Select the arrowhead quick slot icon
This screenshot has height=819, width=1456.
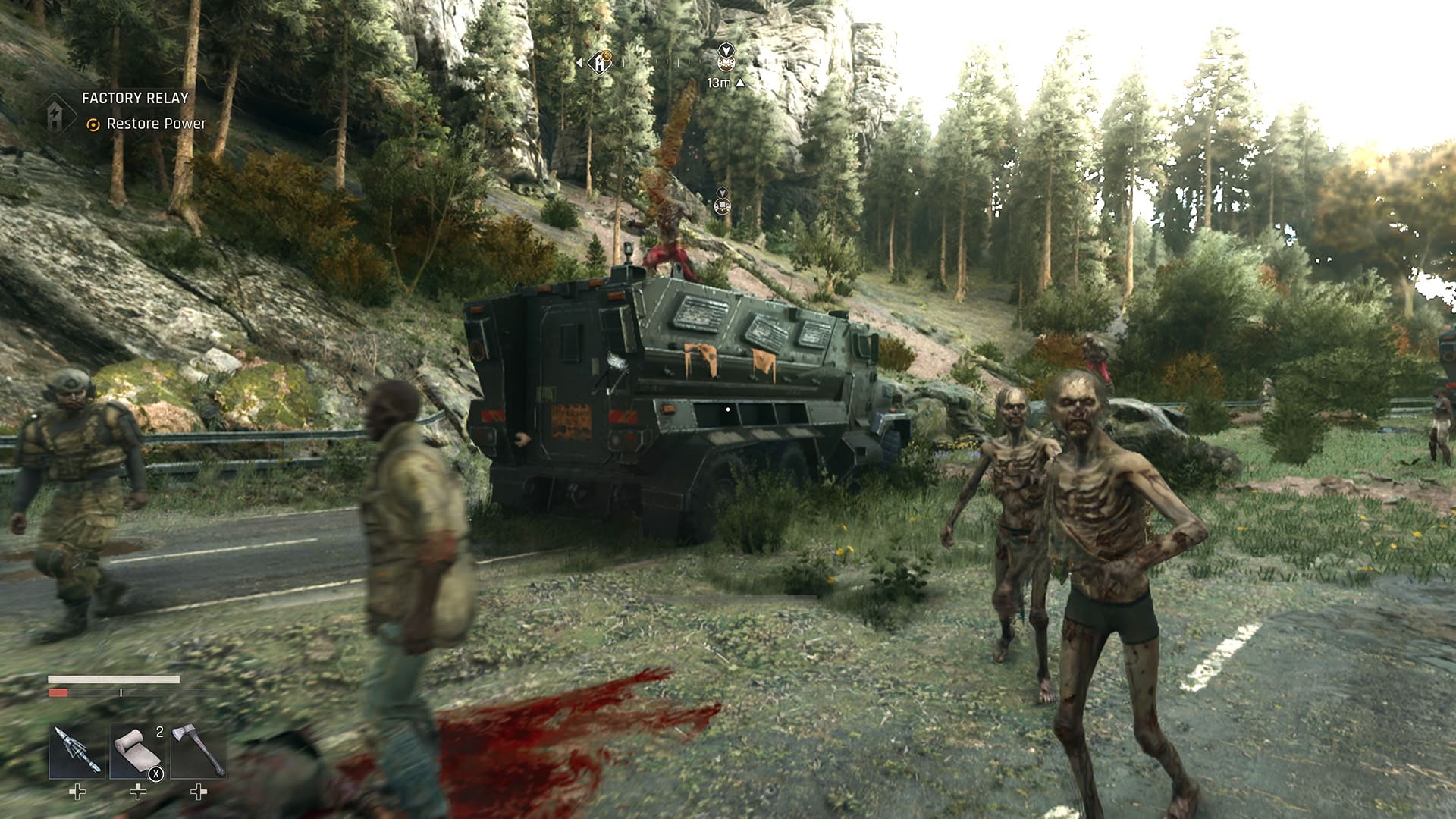tap(76, 752)
